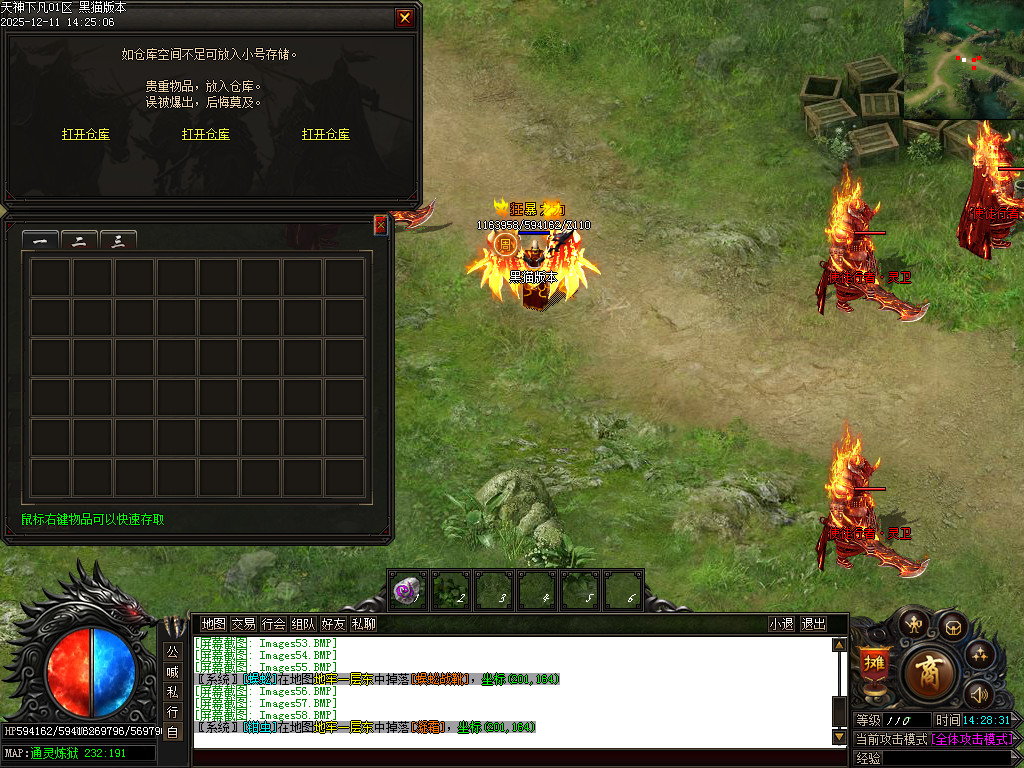Open the 行会 guild button

point(274,624)
